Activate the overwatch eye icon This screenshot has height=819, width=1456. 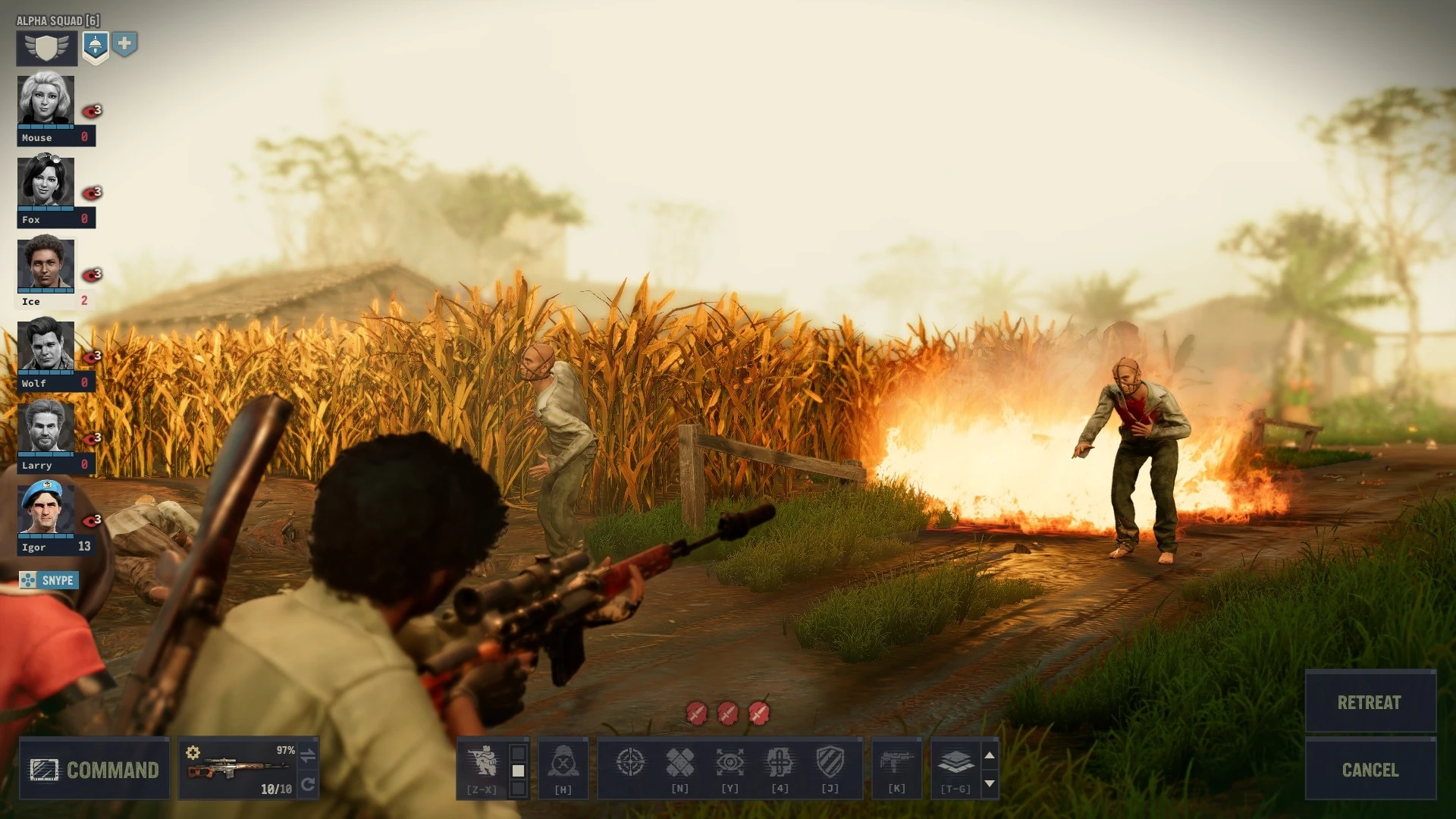730,762
